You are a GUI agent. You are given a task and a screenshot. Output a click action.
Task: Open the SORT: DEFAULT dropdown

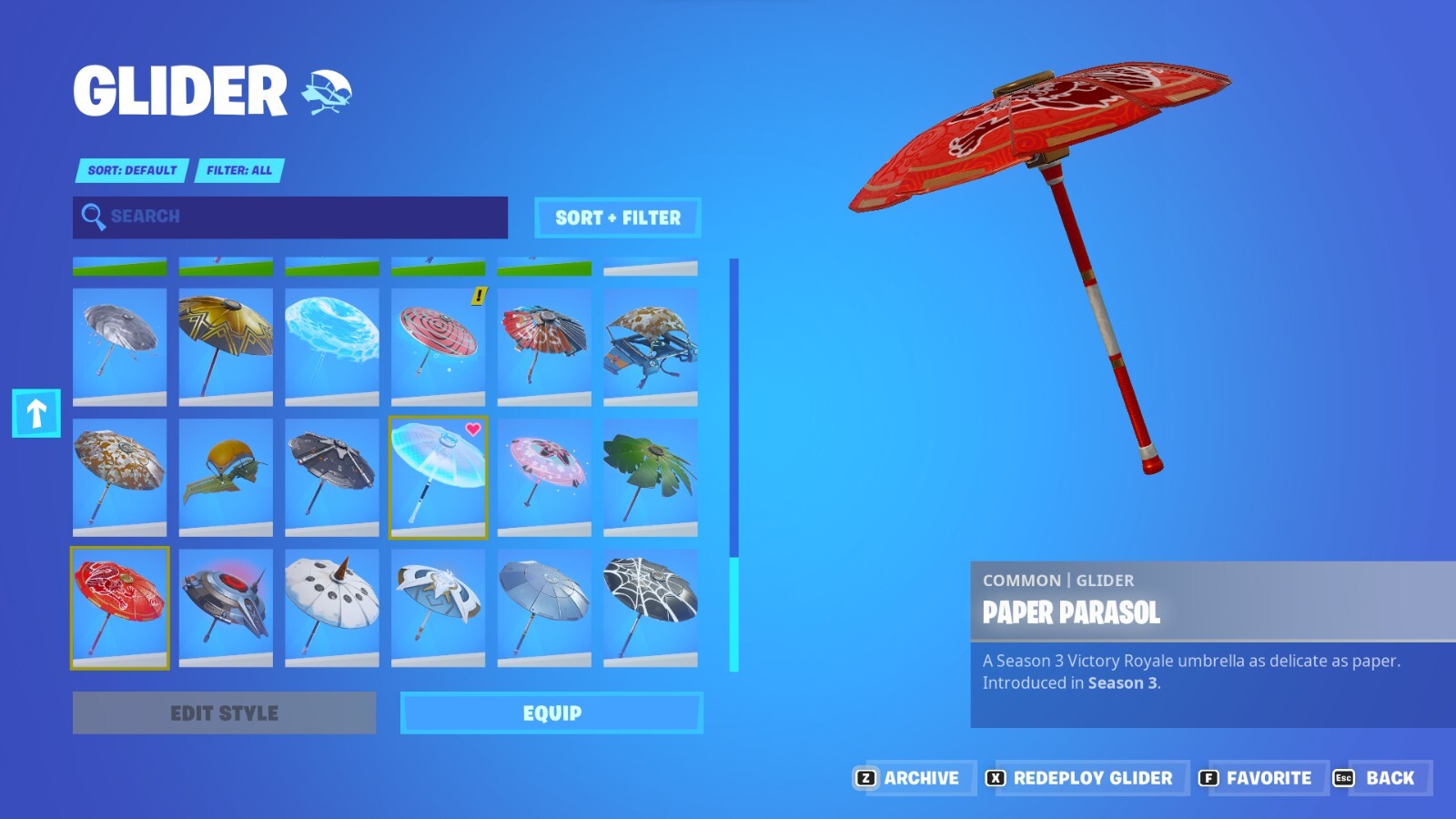coord(130,170)
